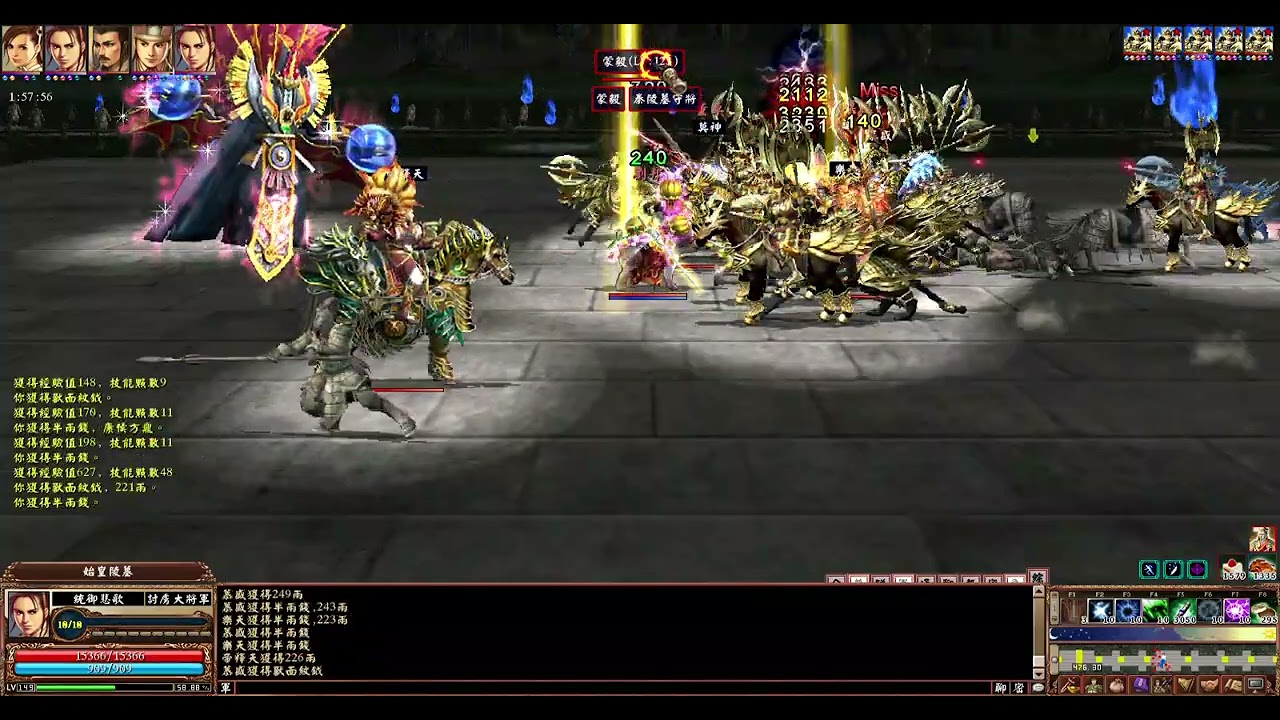This screenshot has width=1280, height=720.
Task: Open the purple book menu
Action: pos(1140,686)
